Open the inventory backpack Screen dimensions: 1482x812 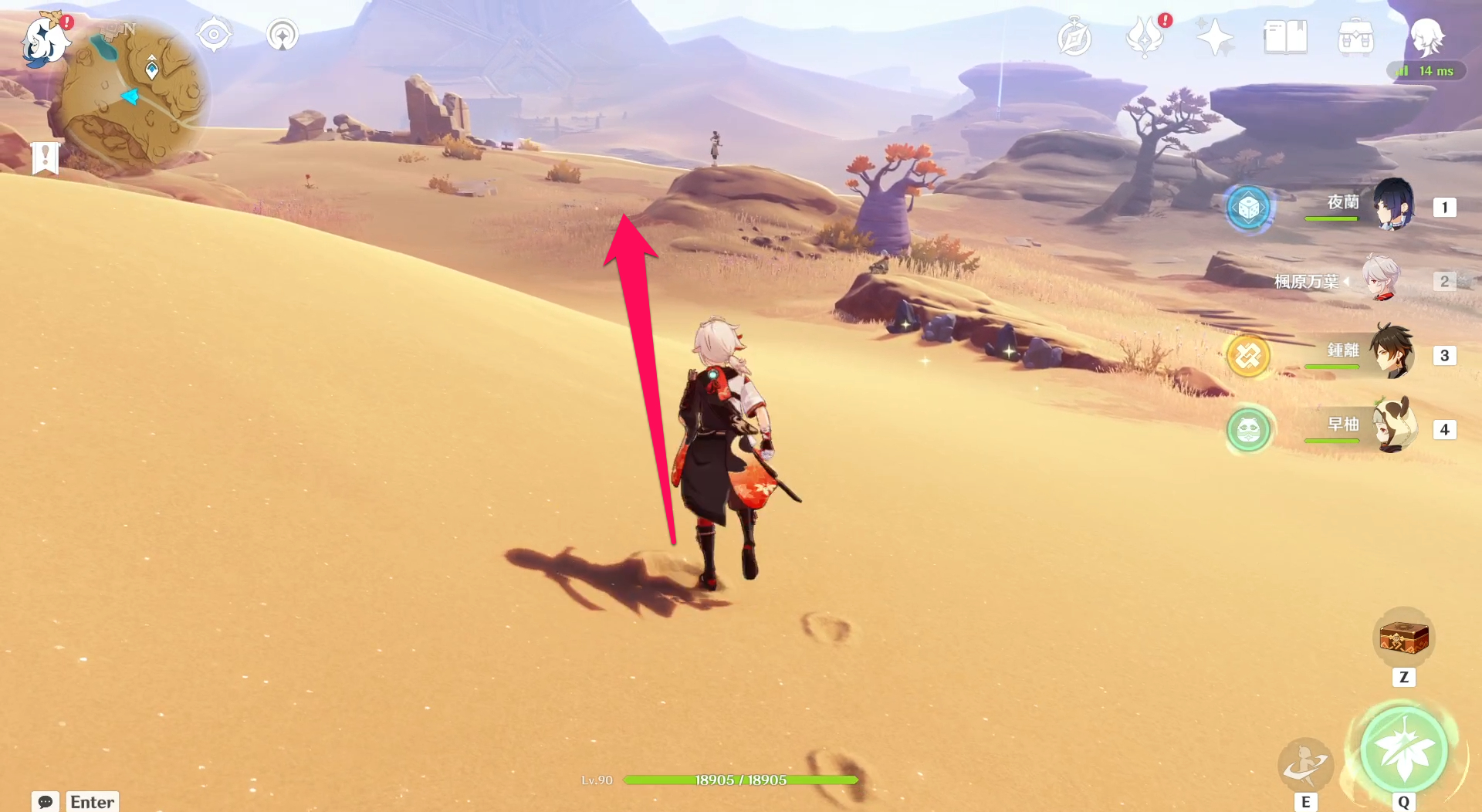1355,36
